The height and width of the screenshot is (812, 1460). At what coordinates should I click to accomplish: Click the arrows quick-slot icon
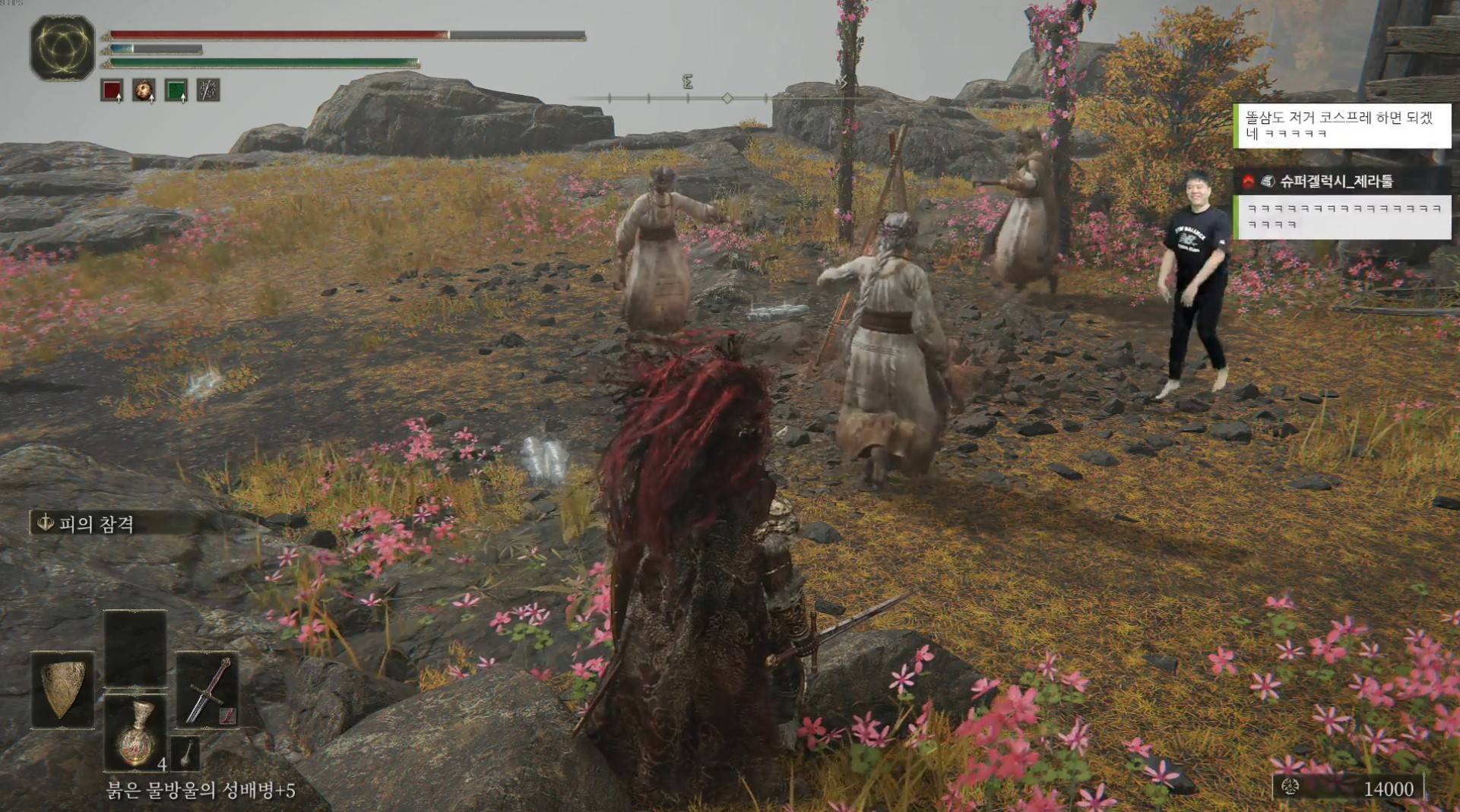207,91
